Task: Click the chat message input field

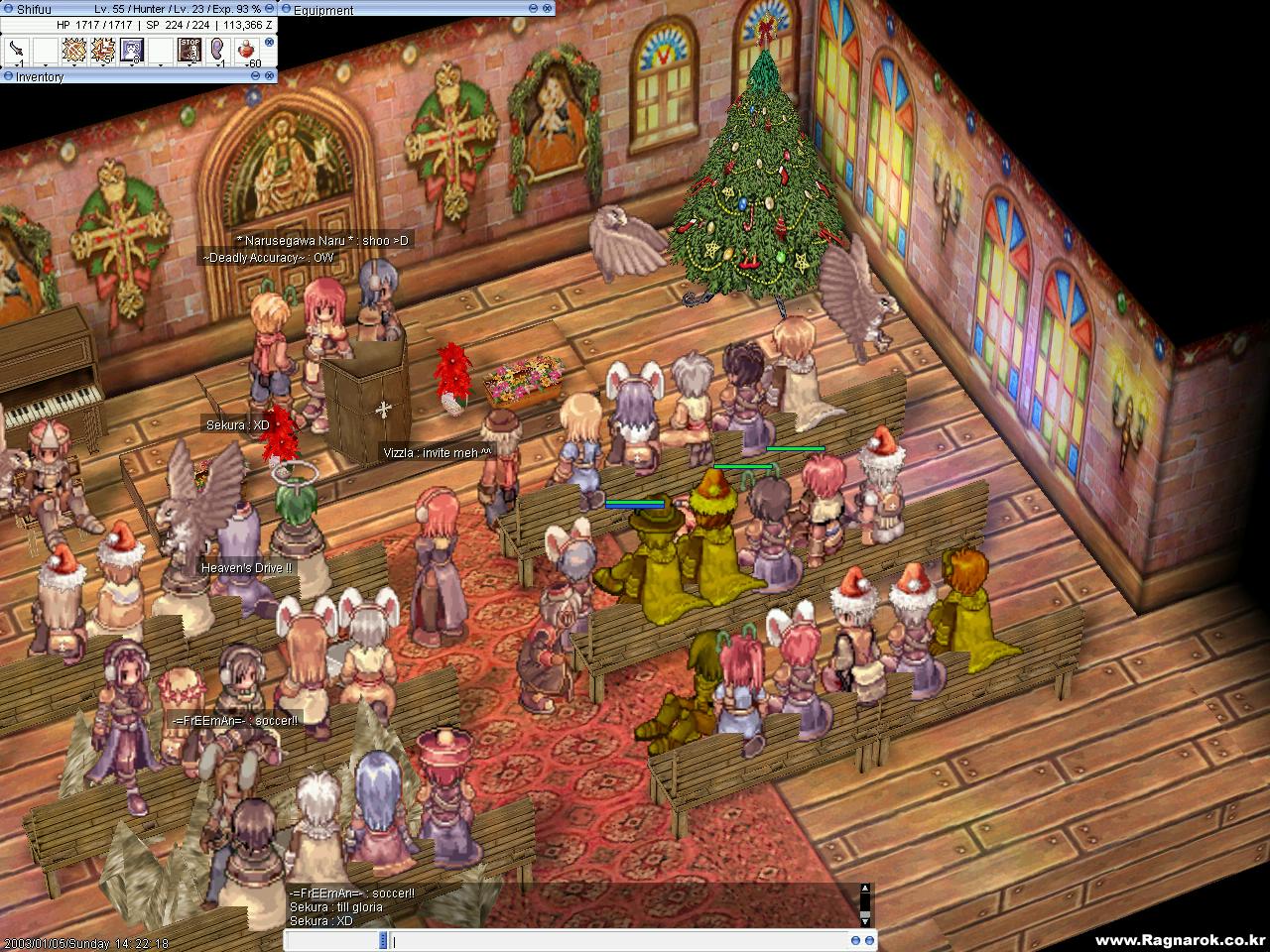Action: (615, 940)
